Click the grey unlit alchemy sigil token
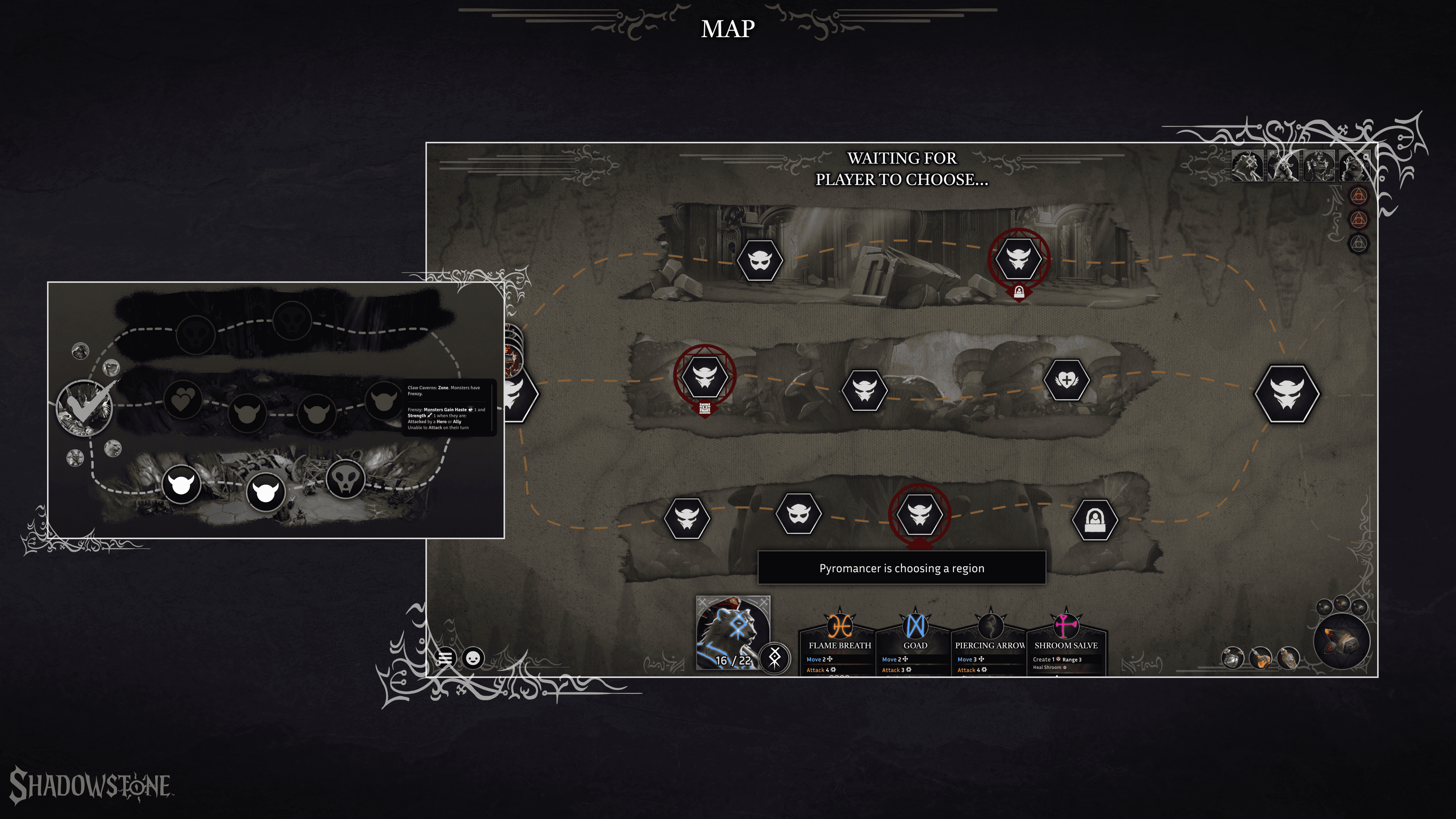The image size is (1456, 819). [x=1359, y=243]
